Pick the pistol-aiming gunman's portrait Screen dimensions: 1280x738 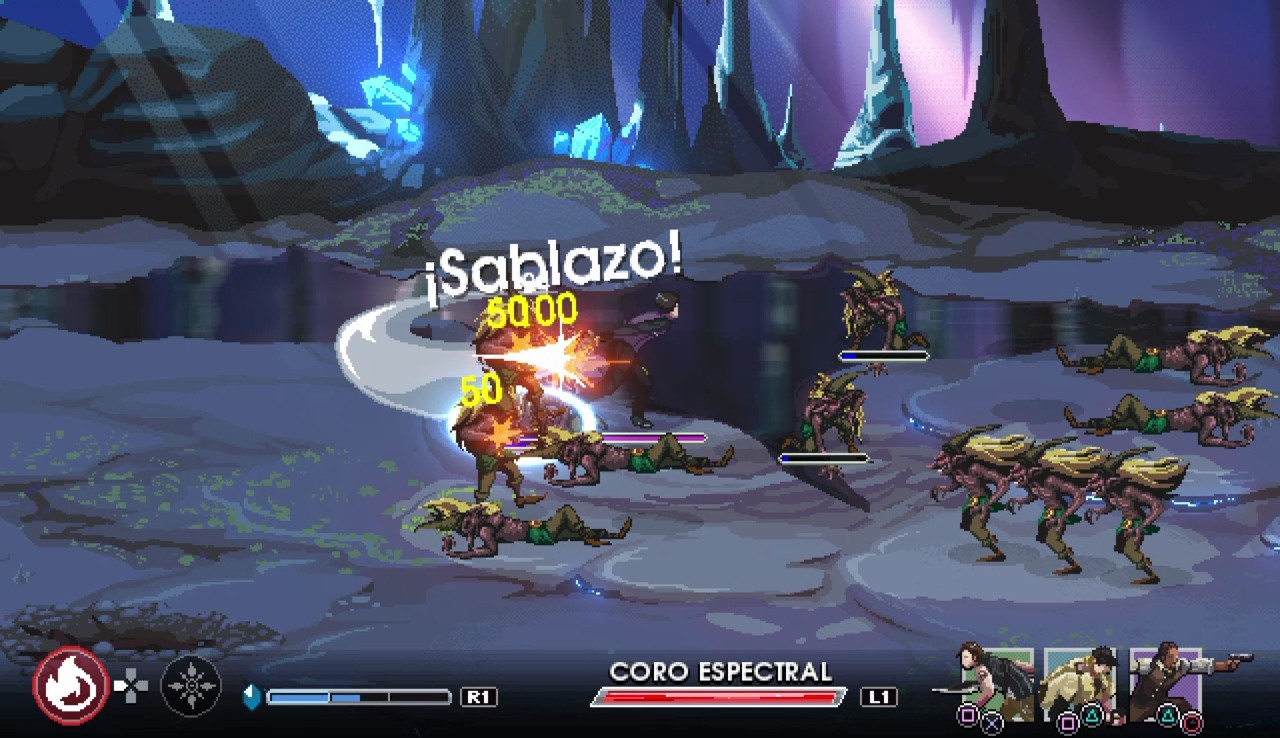click(x=1168, y=682)
